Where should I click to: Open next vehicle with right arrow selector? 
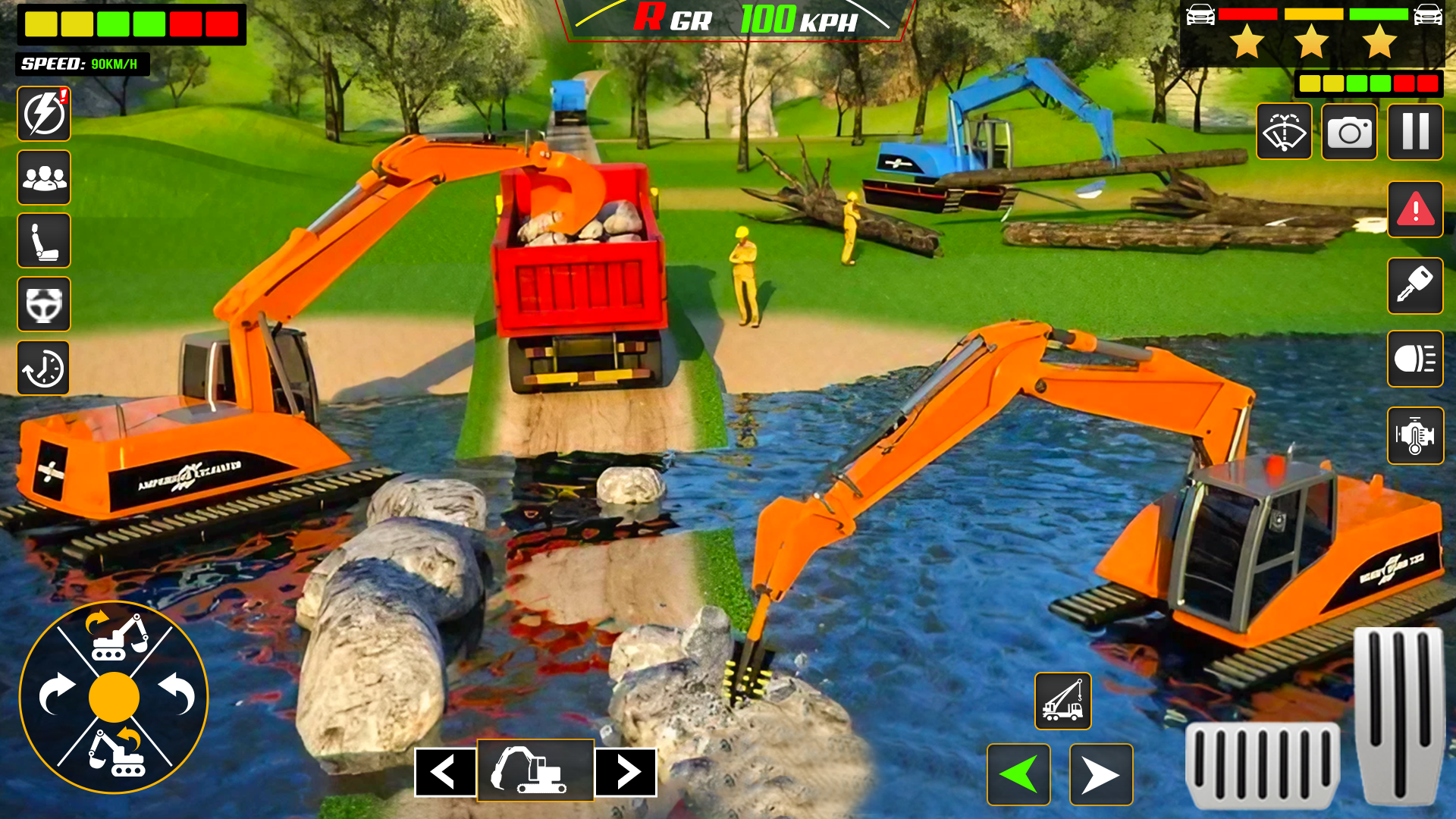coord(625,772)
